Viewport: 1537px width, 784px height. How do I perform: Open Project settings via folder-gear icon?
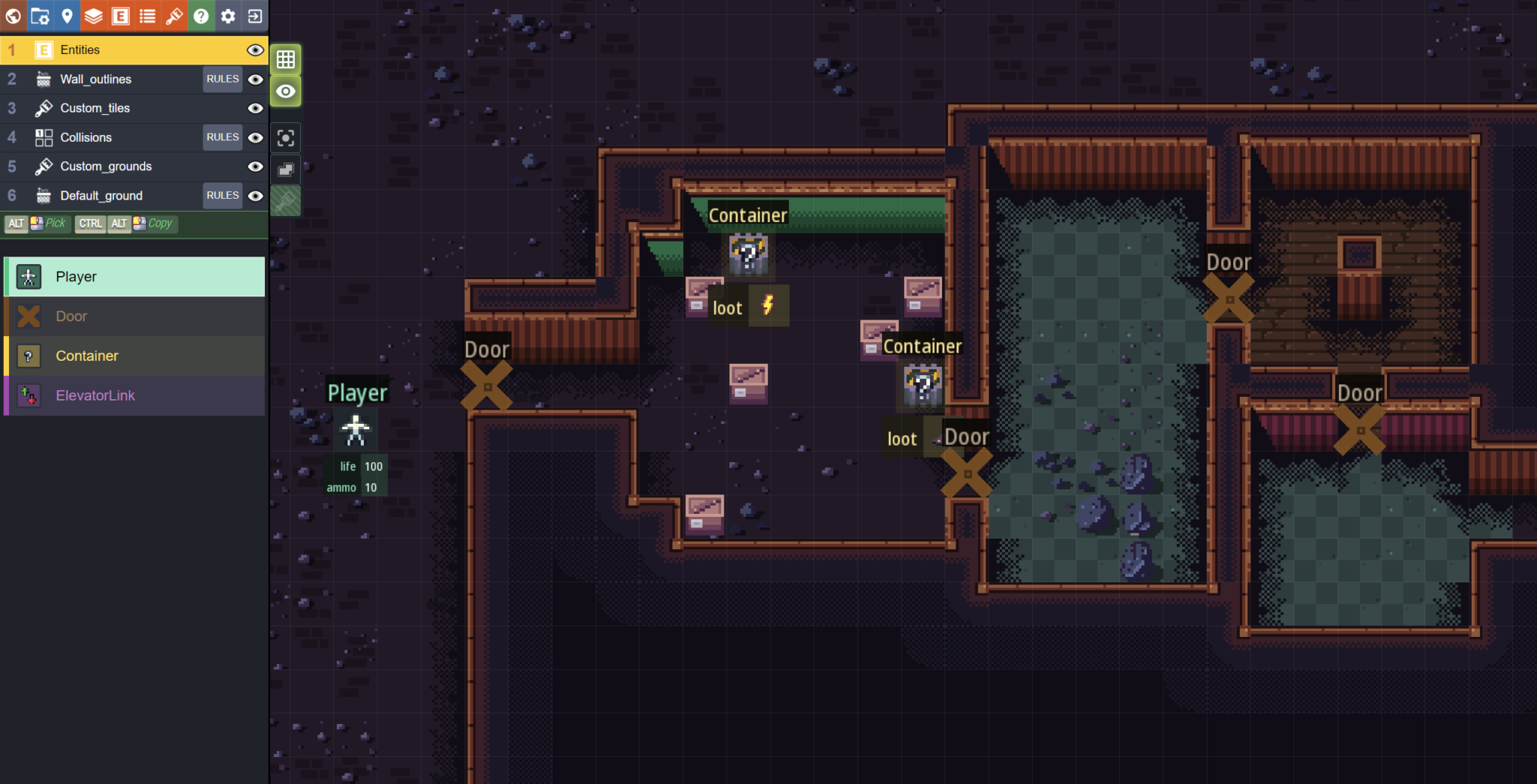41,16
